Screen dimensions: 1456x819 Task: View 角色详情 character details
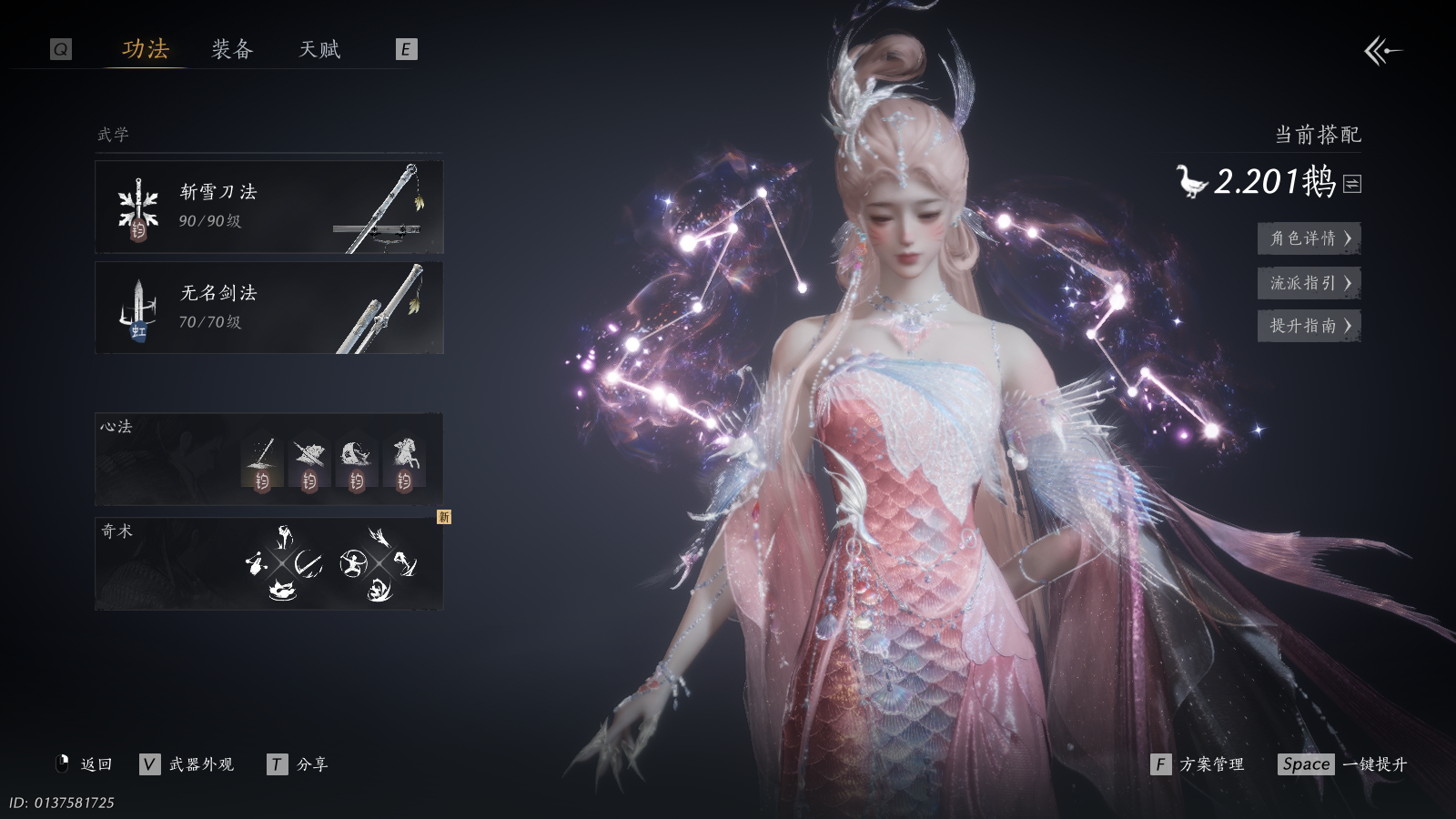click(x=1309, y=238)
